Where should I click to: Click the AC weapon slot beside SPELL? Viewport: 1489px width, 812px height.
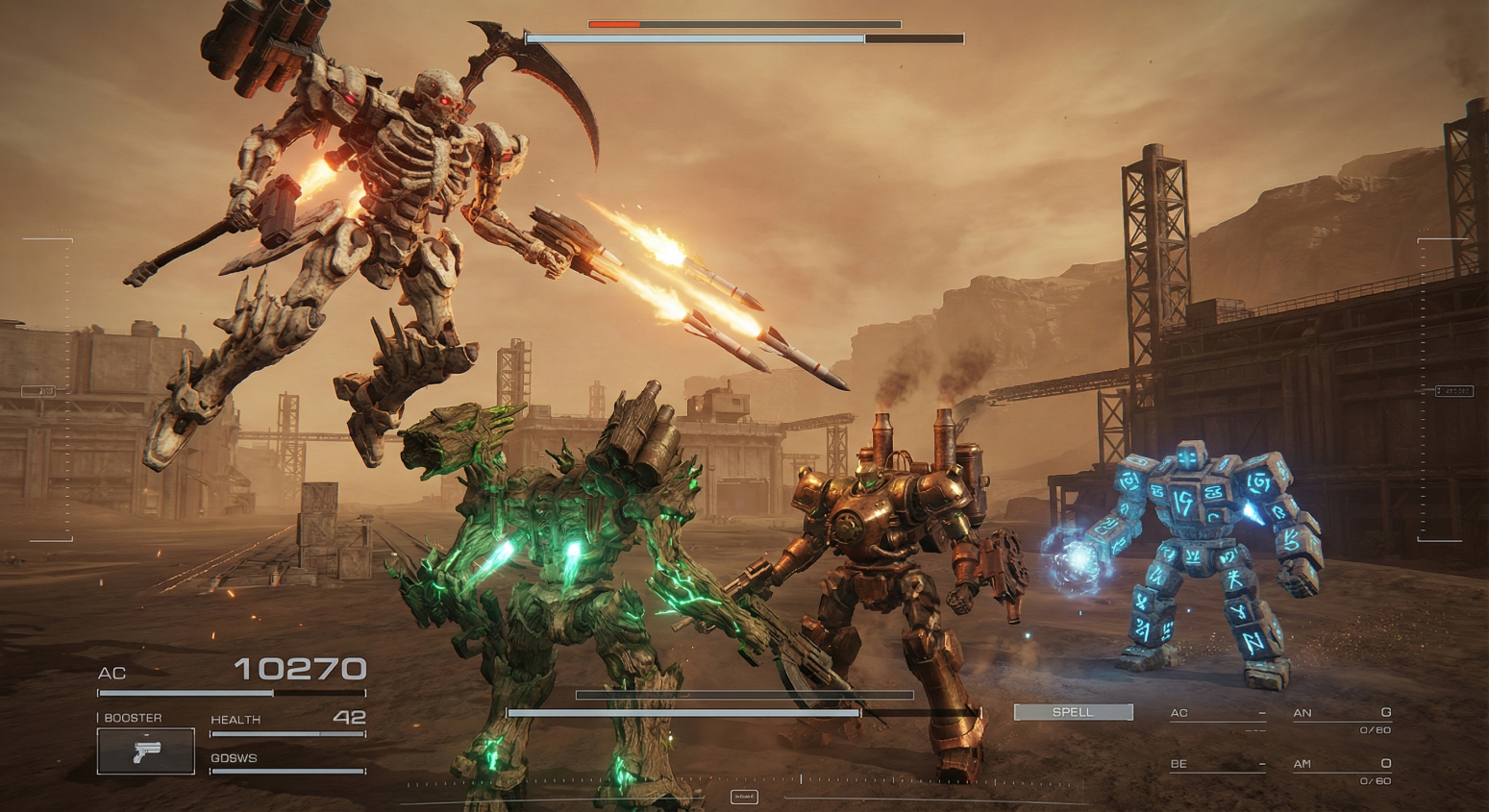tap(1217, 715)
